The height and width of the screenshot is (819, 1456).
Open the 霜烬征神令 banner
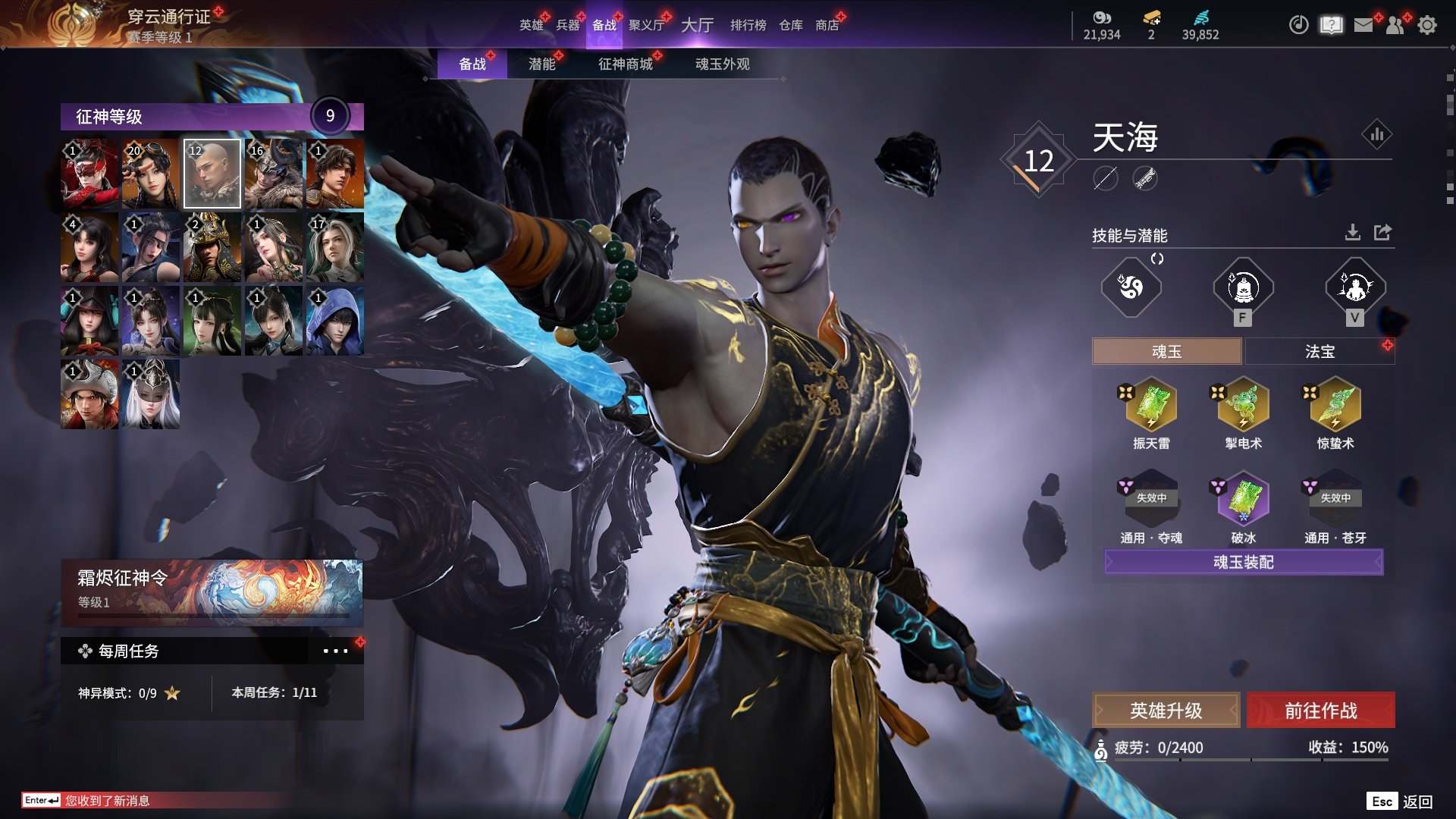[x=212, y=592]
